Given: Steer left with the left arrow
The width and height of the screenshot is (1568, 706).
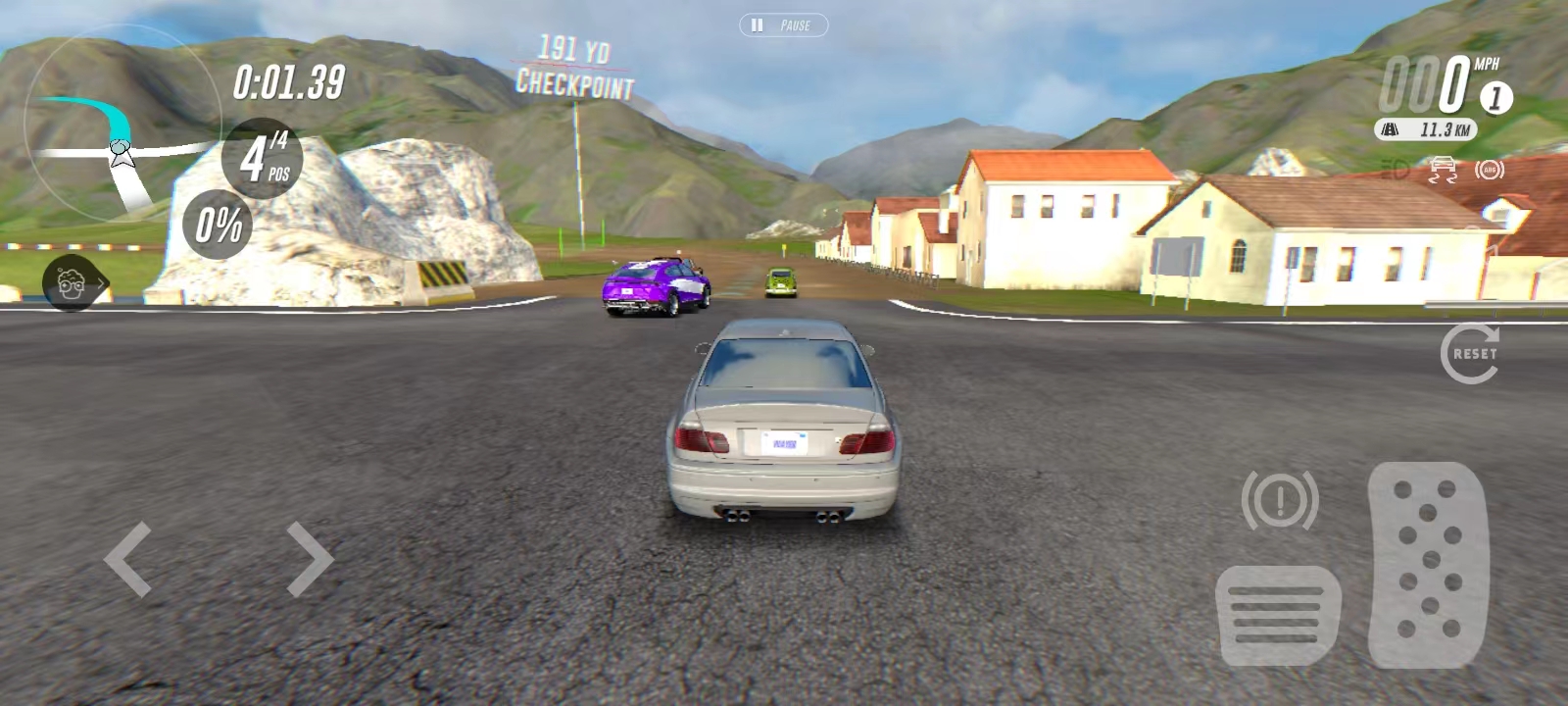Looking at the screenshot, I should 128,559.
